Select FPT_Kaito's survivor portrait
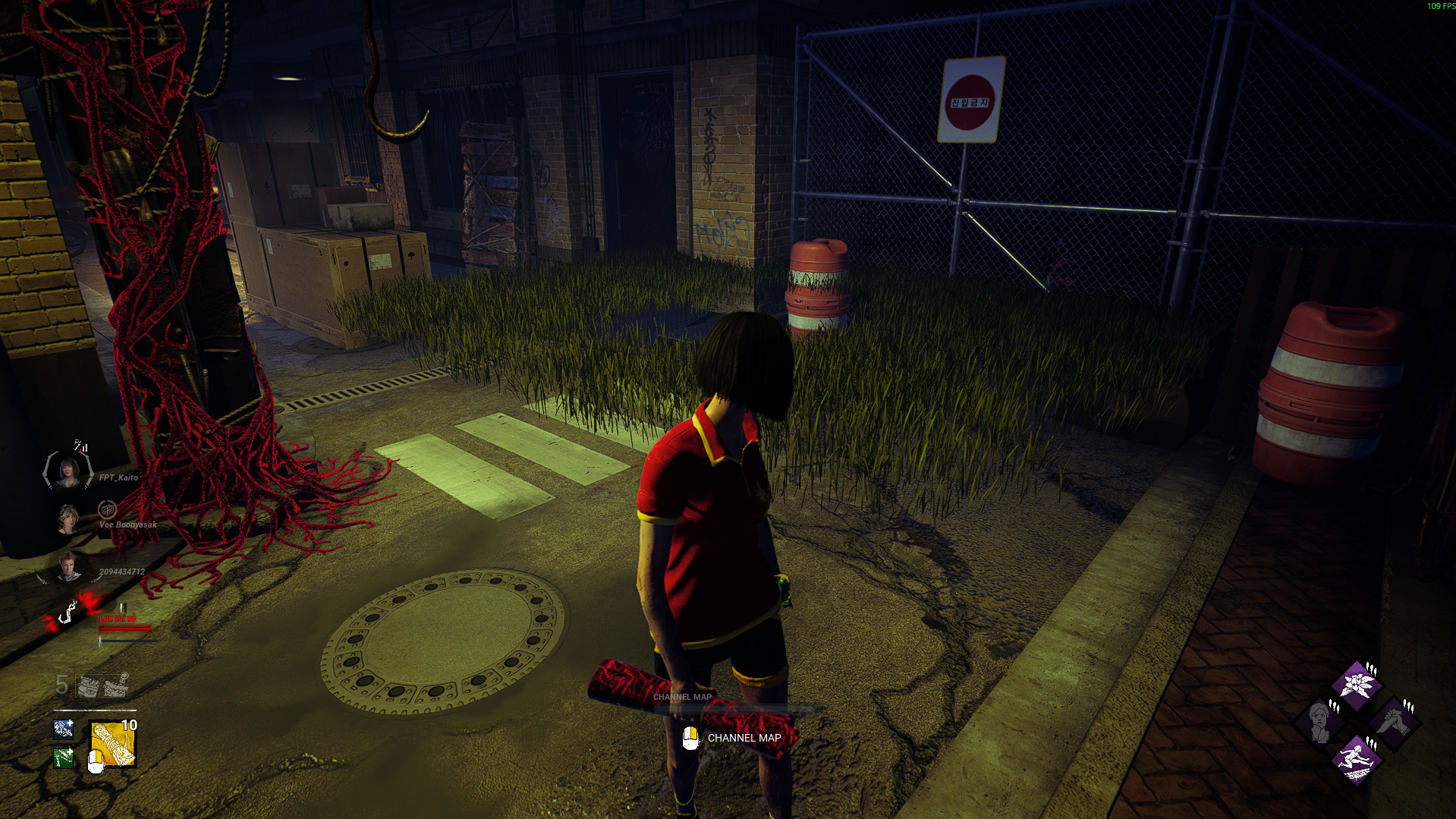The width and height of the screenshot is (1456, 819). pyautogui.click(x=68, y=471)
